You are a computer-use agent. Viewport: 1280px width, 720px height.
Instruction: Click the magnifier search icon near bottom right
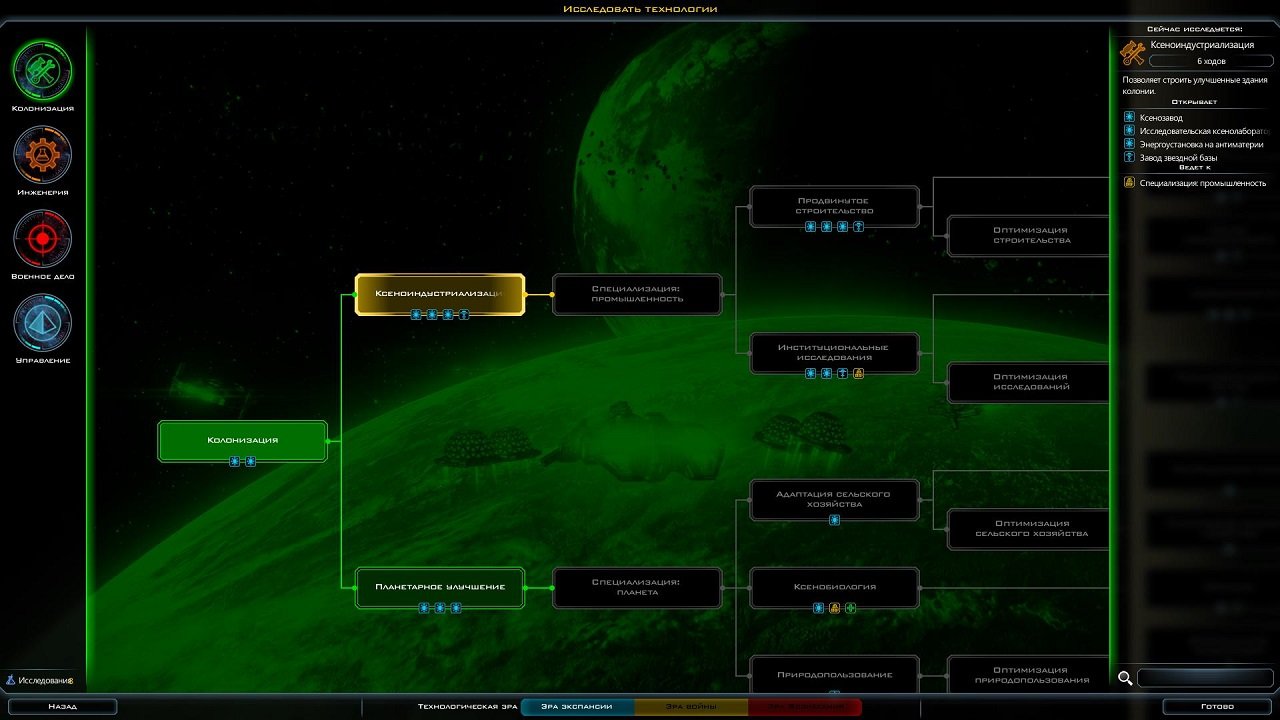1126,678
